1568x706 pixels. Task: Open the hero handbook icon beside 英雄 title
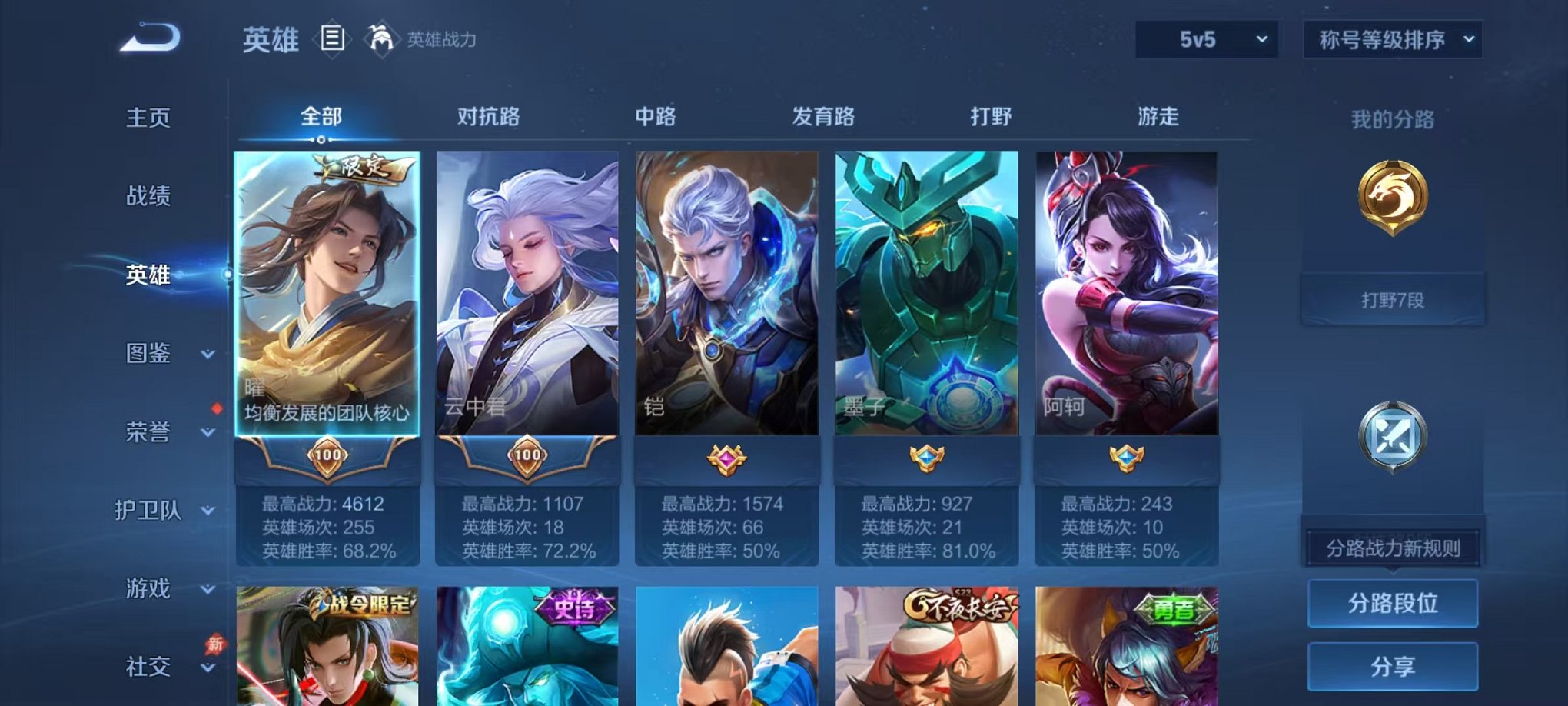331,40
